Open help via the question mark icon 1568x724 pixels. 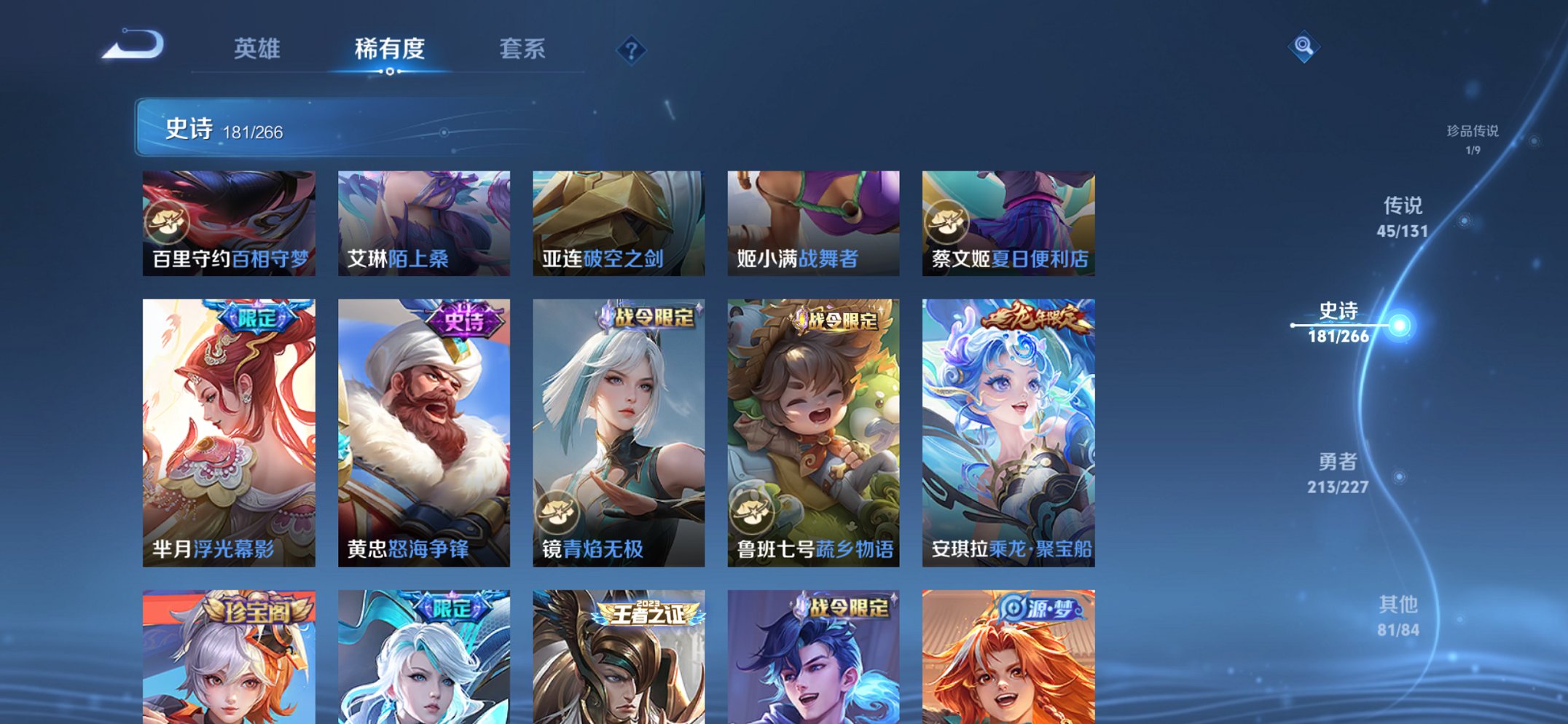coord(633,51)
